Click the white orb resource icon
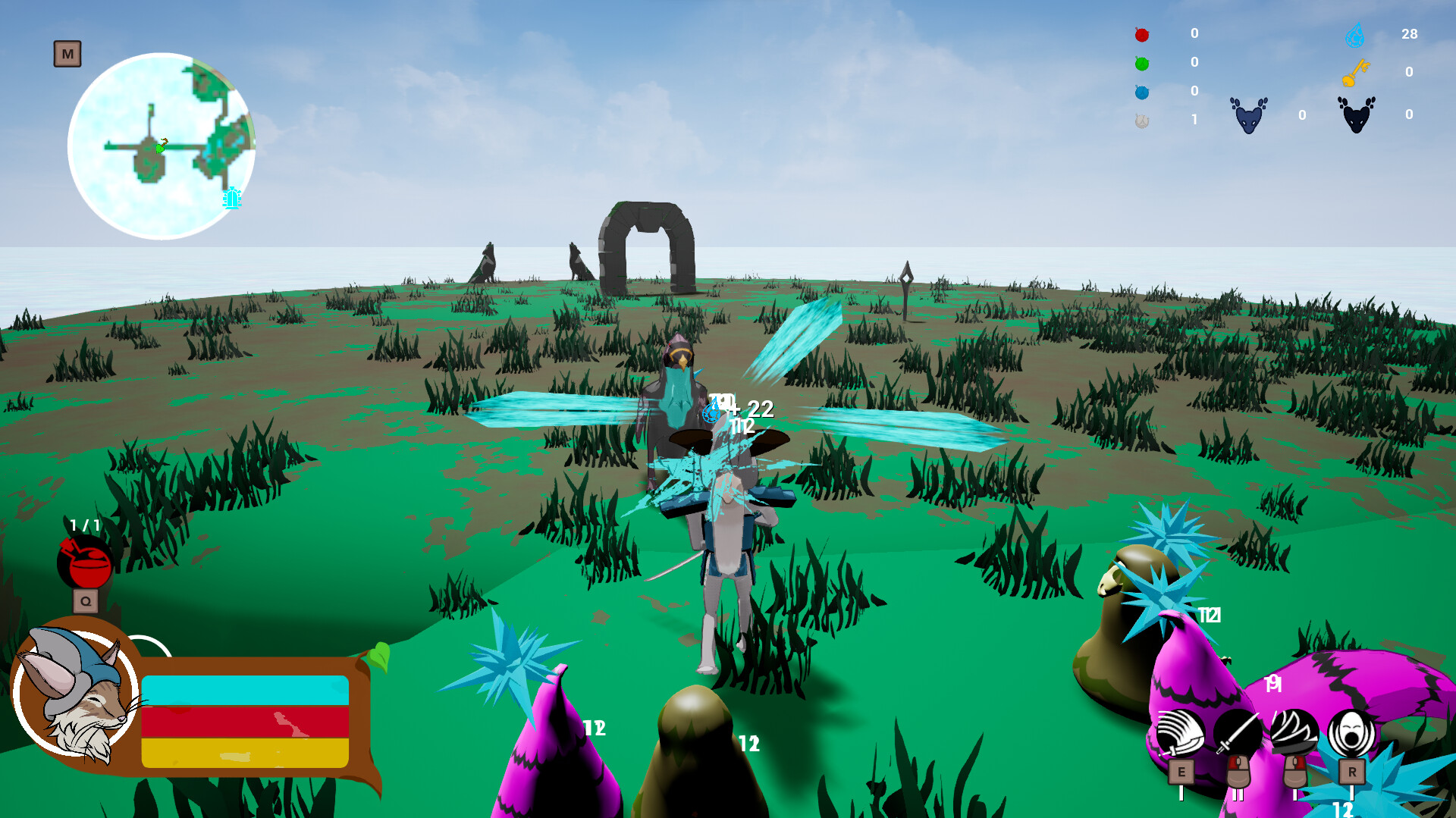 pos(1141,119)
